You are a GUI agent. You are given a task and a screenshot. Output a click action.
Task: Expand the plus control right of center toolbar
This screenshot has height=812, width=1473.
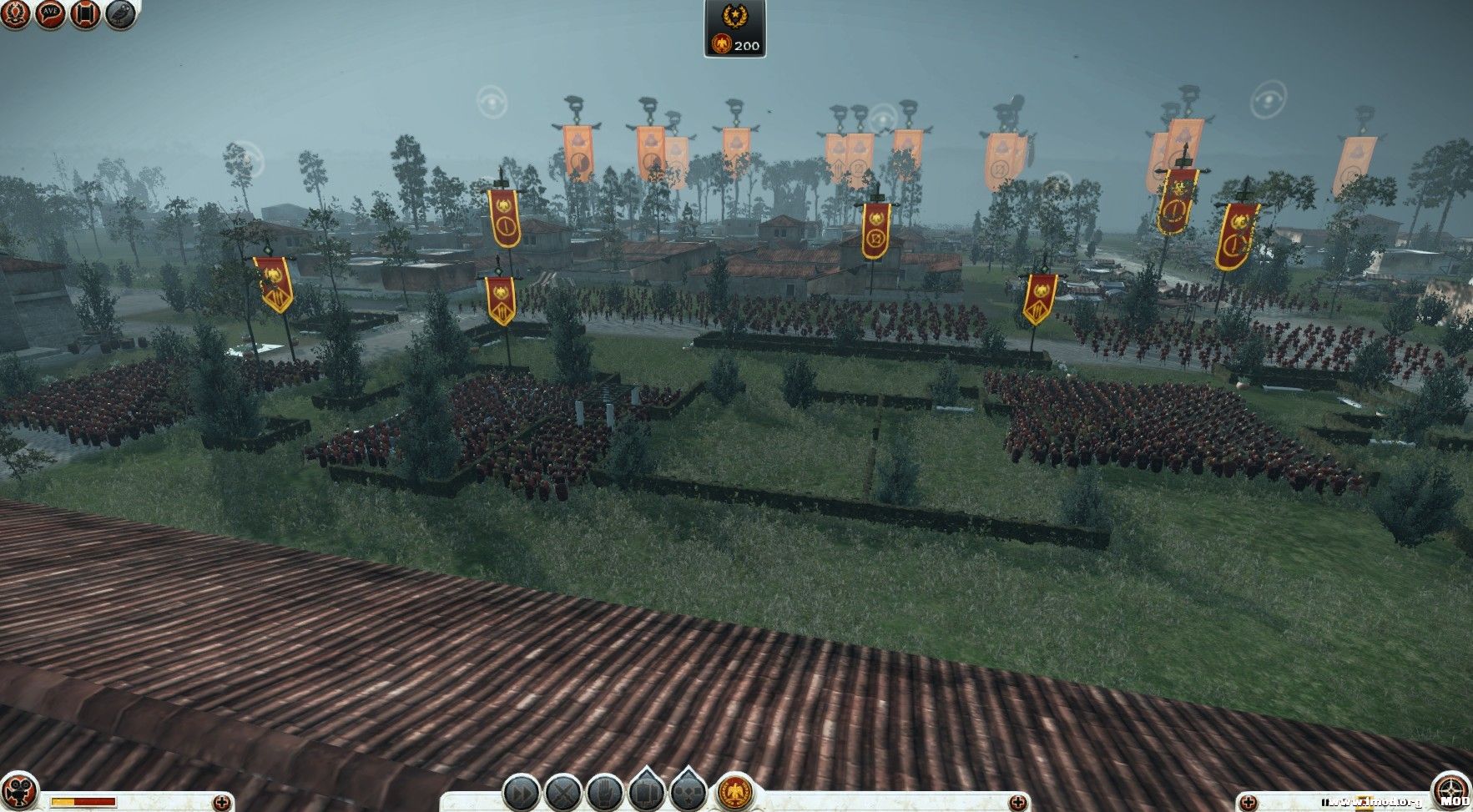pos(1018,801)
